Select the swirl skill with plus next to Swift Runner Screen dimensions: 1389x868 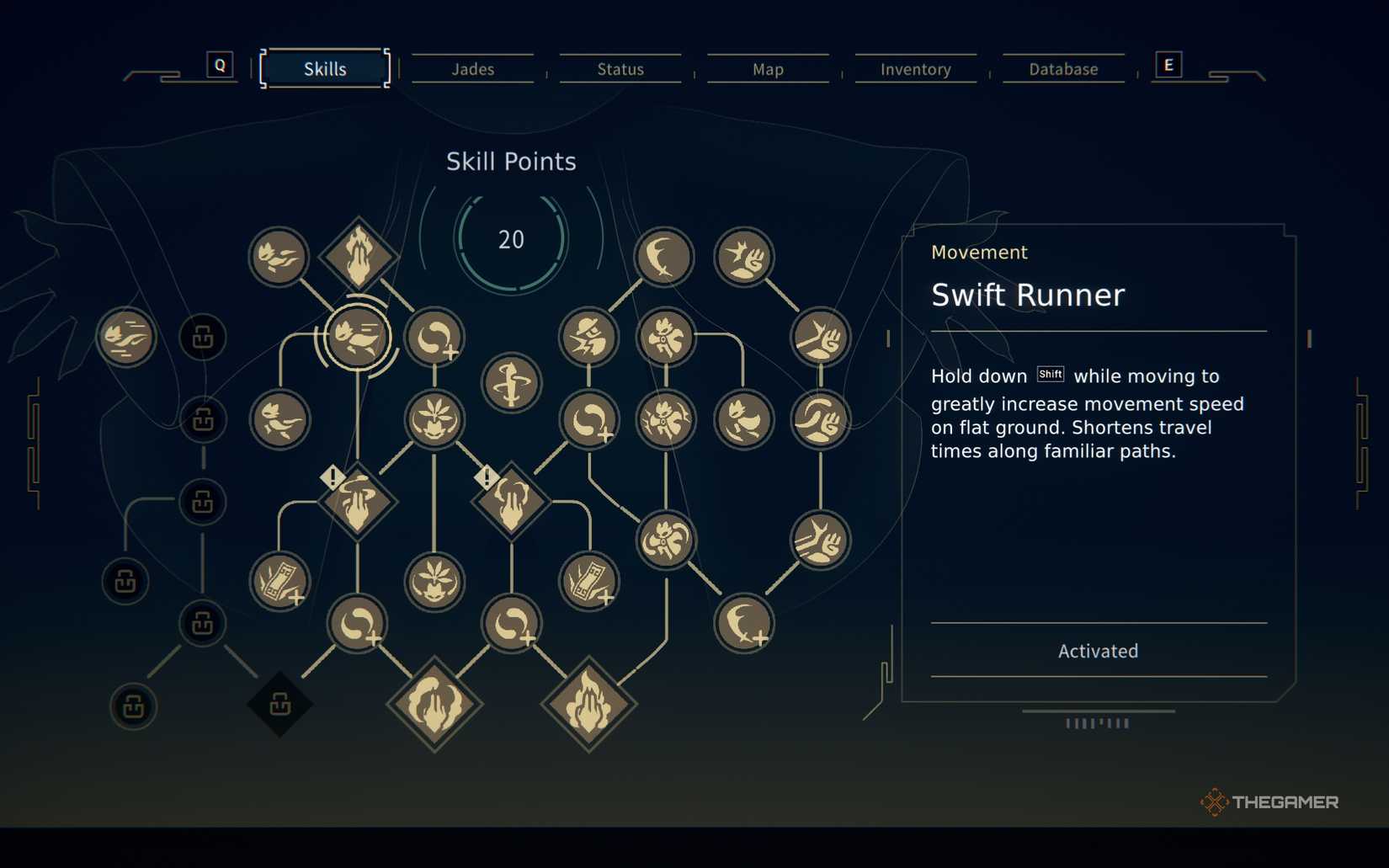coord(434,336)
